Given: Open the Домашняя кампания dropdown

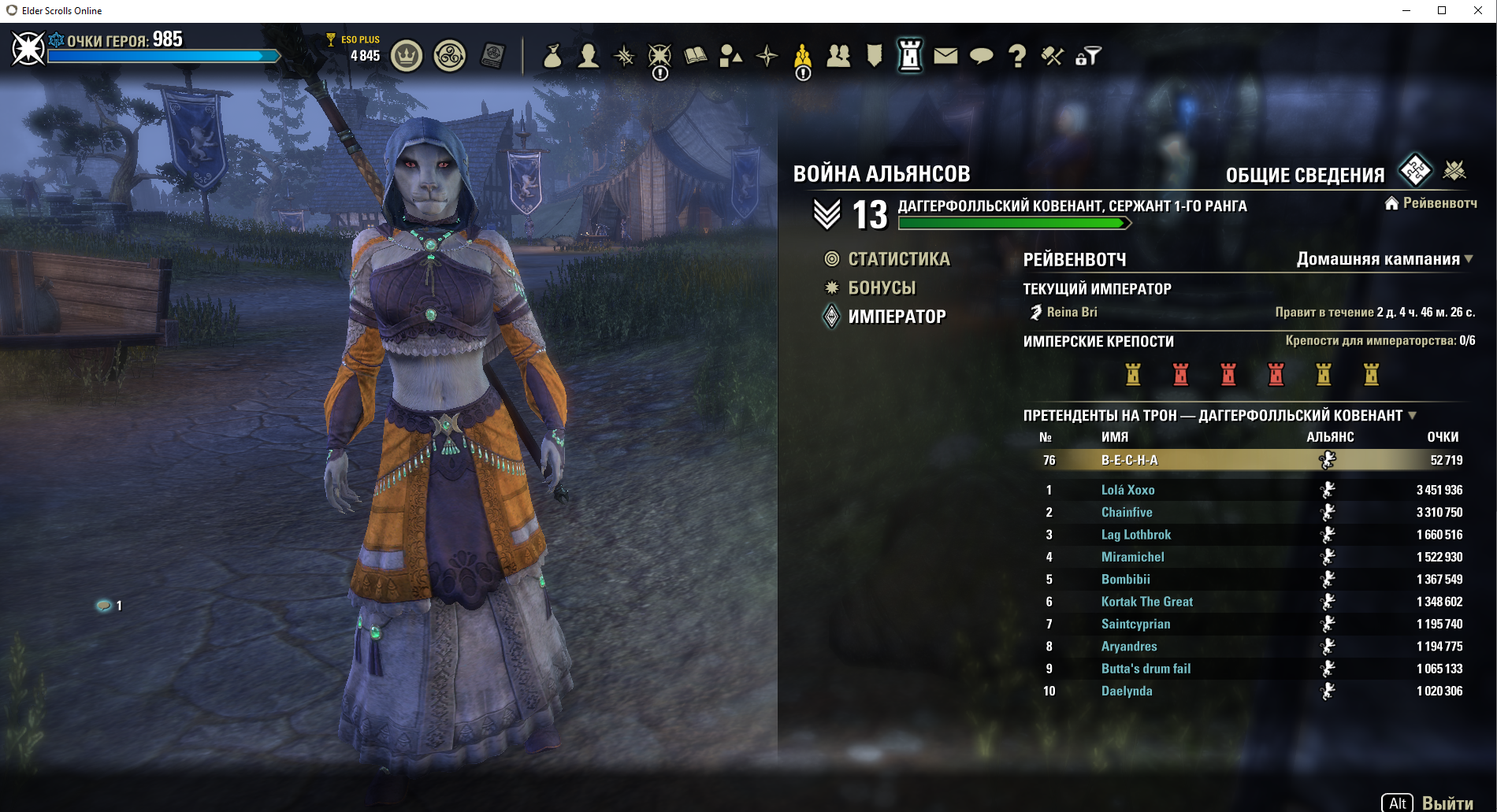Looking at the screenshot, I should pos(1385,259).
